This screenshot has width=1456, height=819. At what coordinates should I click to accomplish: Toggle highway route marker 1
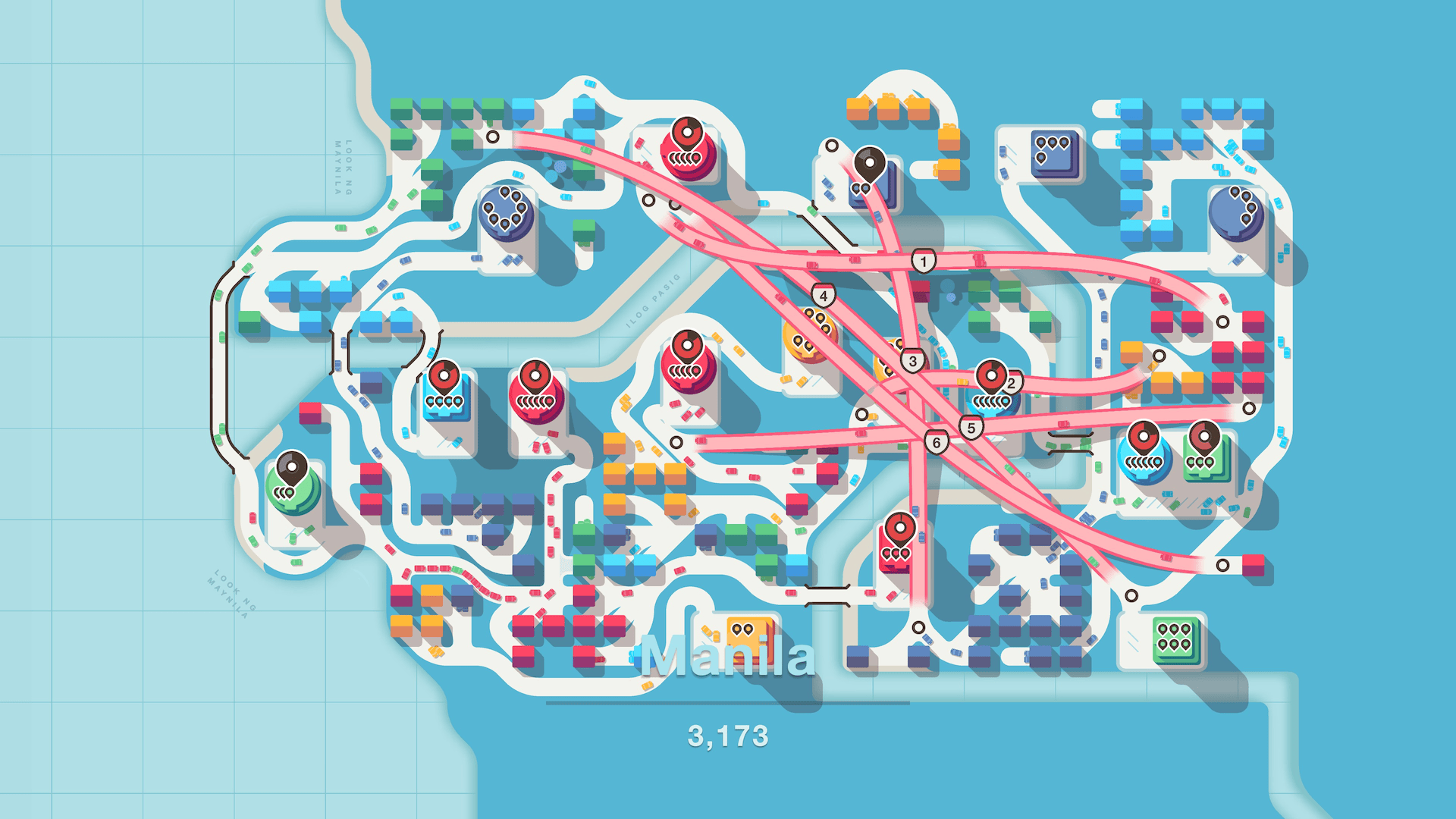[x=924, y=260]
